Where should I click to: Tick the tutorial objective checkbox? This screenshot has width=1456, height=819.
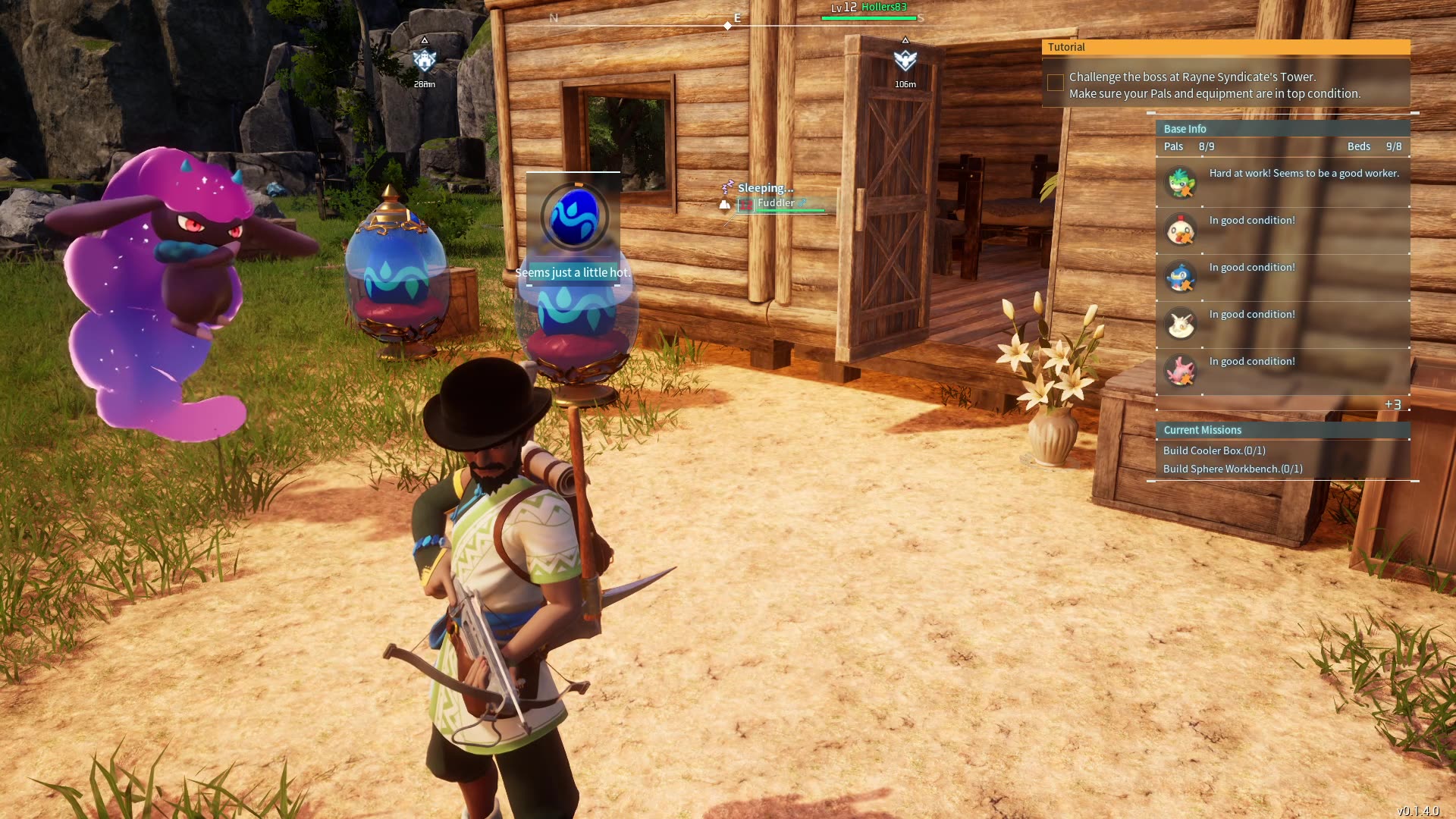[x=1055, y=83]
